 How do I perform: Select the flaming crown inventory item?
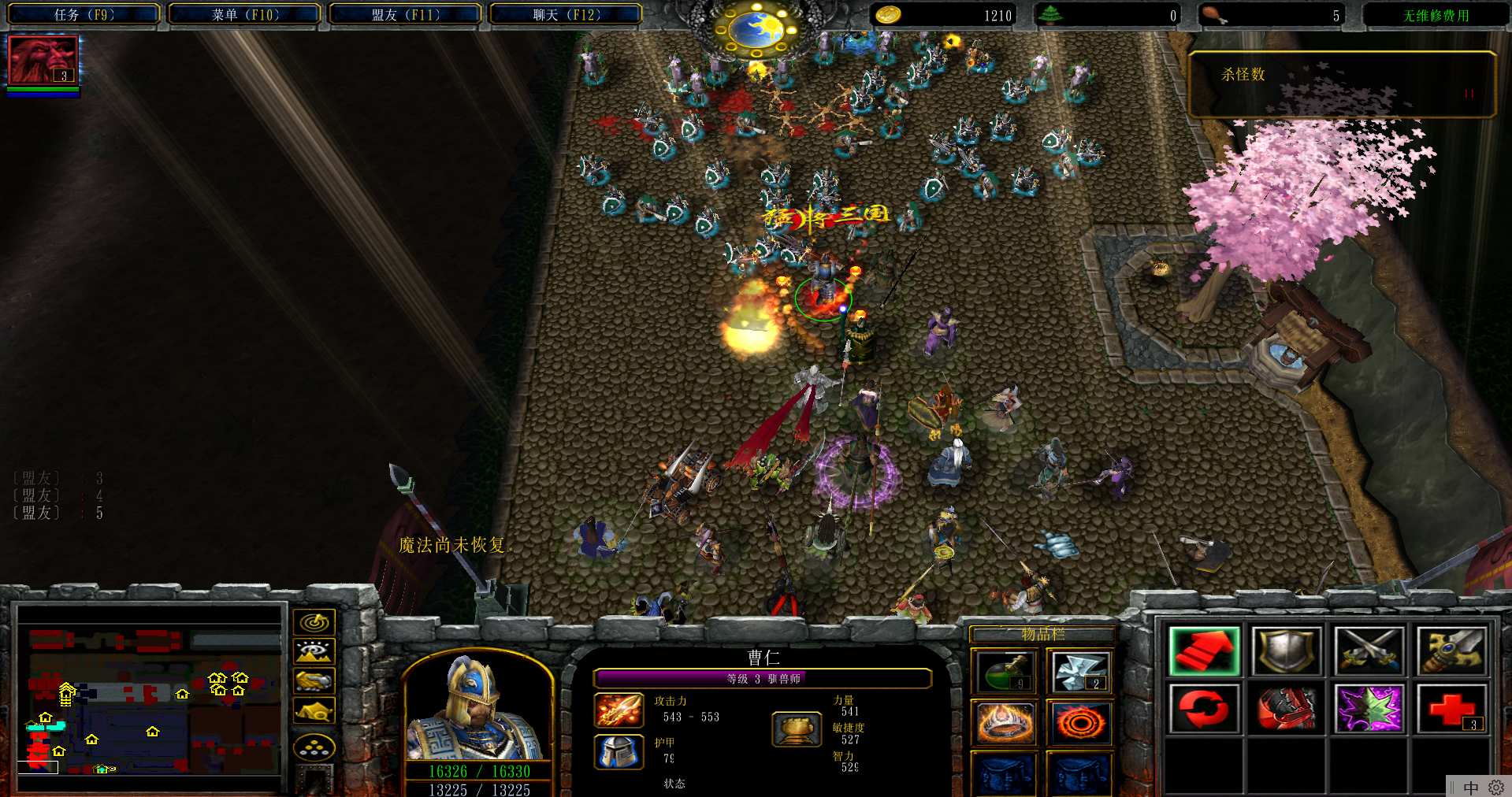1005,722
